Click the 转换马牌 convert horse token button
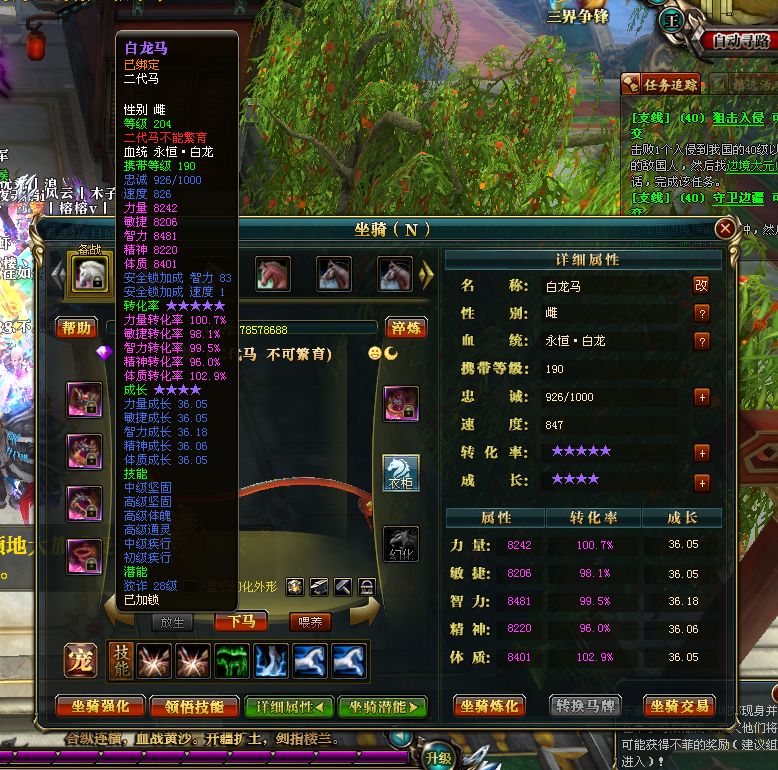778x770 pixels. click(585, 706)
